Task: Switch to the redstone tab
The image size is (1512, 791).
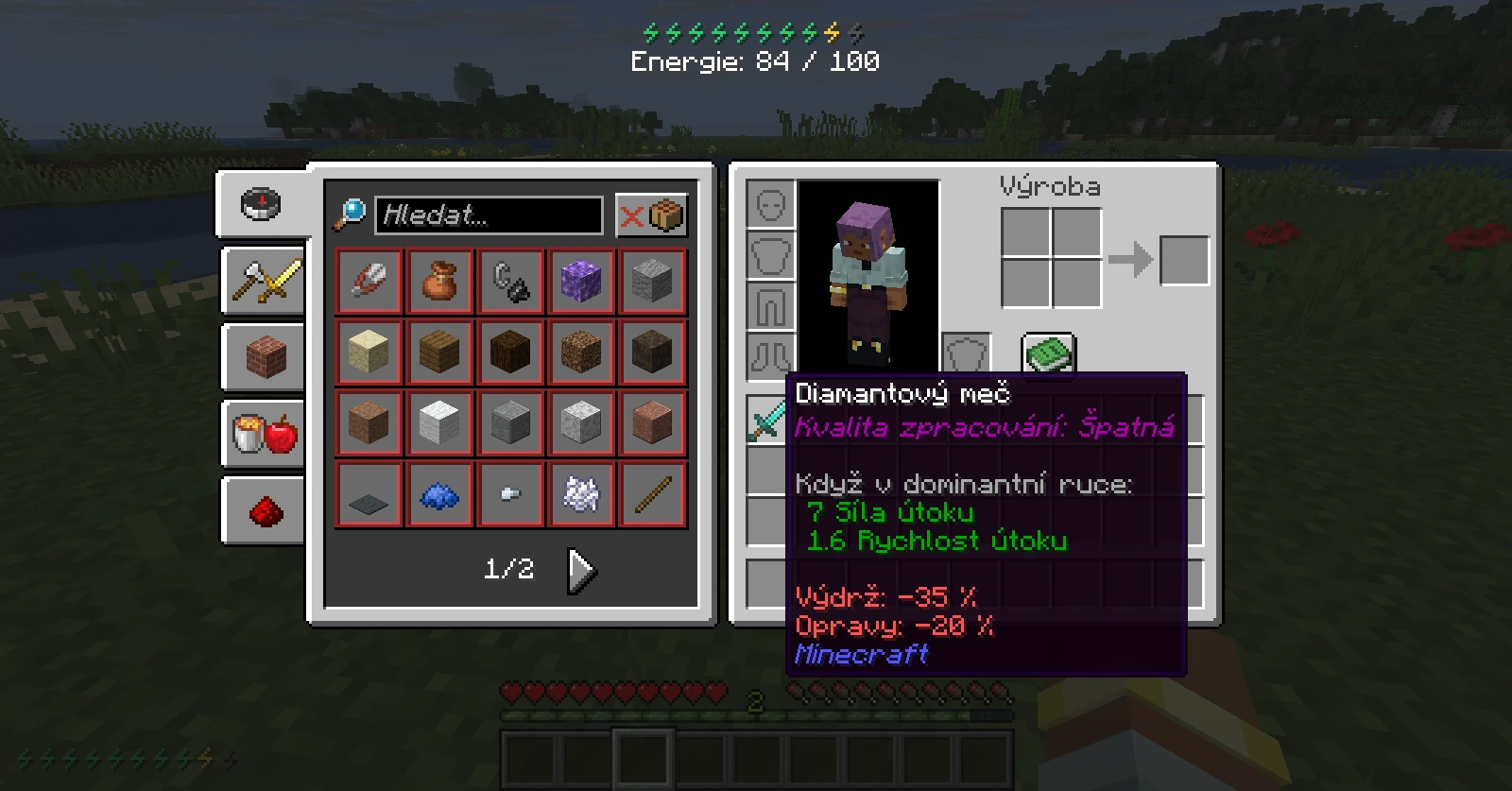Action: 263,510
